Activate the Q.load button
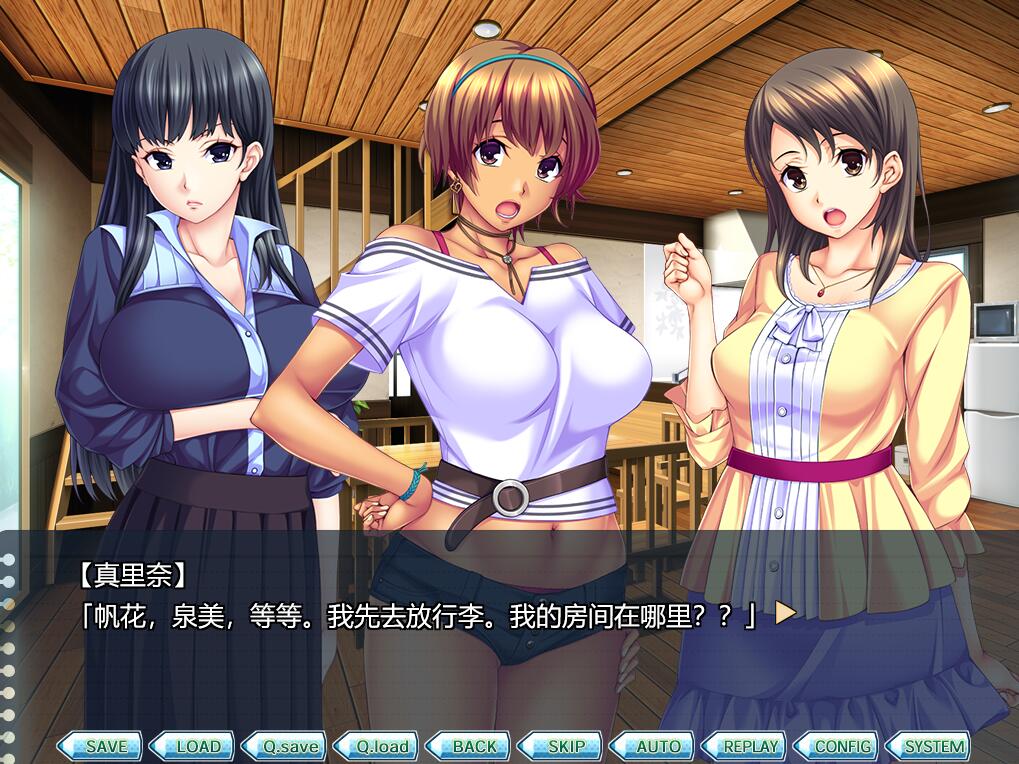1019x764 pixels. (x=376, y=746)
